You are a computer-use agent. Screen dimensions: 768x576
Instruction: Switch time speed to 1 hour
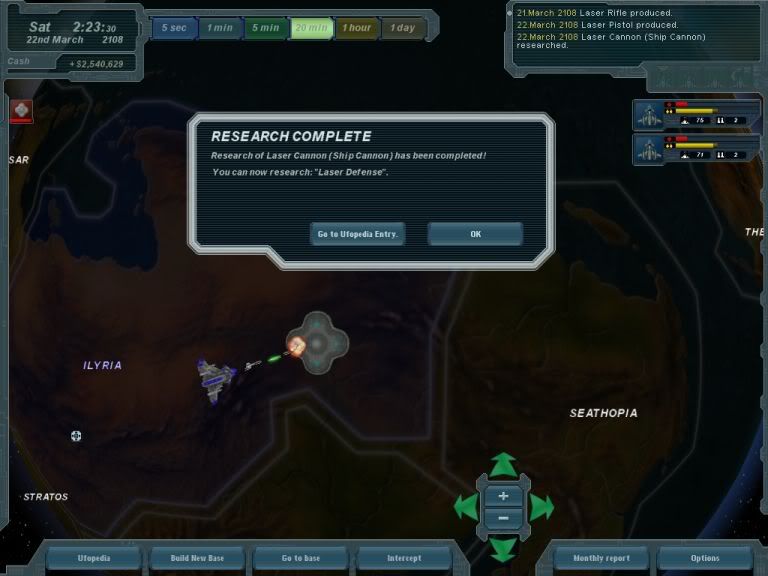pos(357,28)
